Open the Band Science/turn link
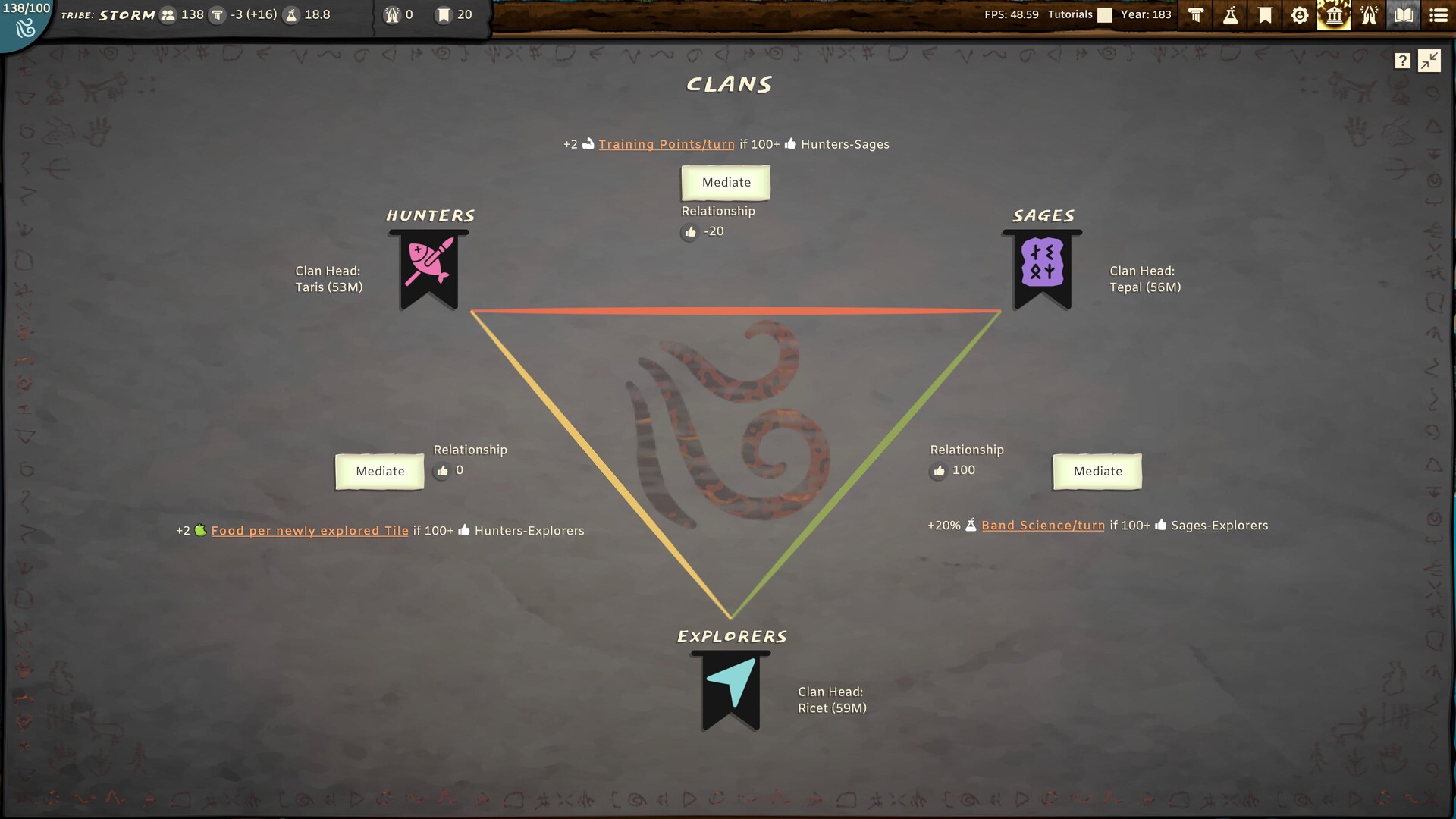1456x819 pixels. (1043, 525)
